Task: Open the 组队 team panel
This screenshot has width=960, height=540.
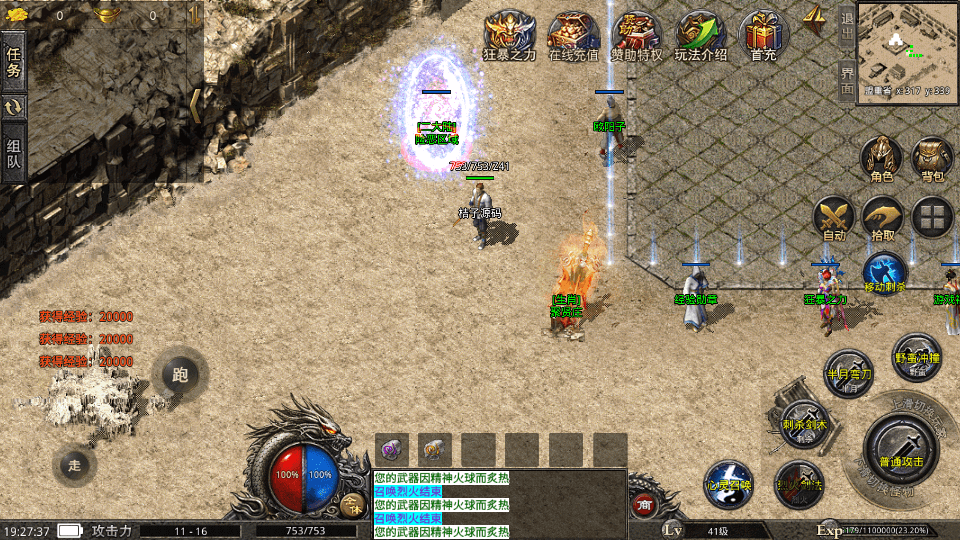Action: pyautogui.click(x=14, y=153)
